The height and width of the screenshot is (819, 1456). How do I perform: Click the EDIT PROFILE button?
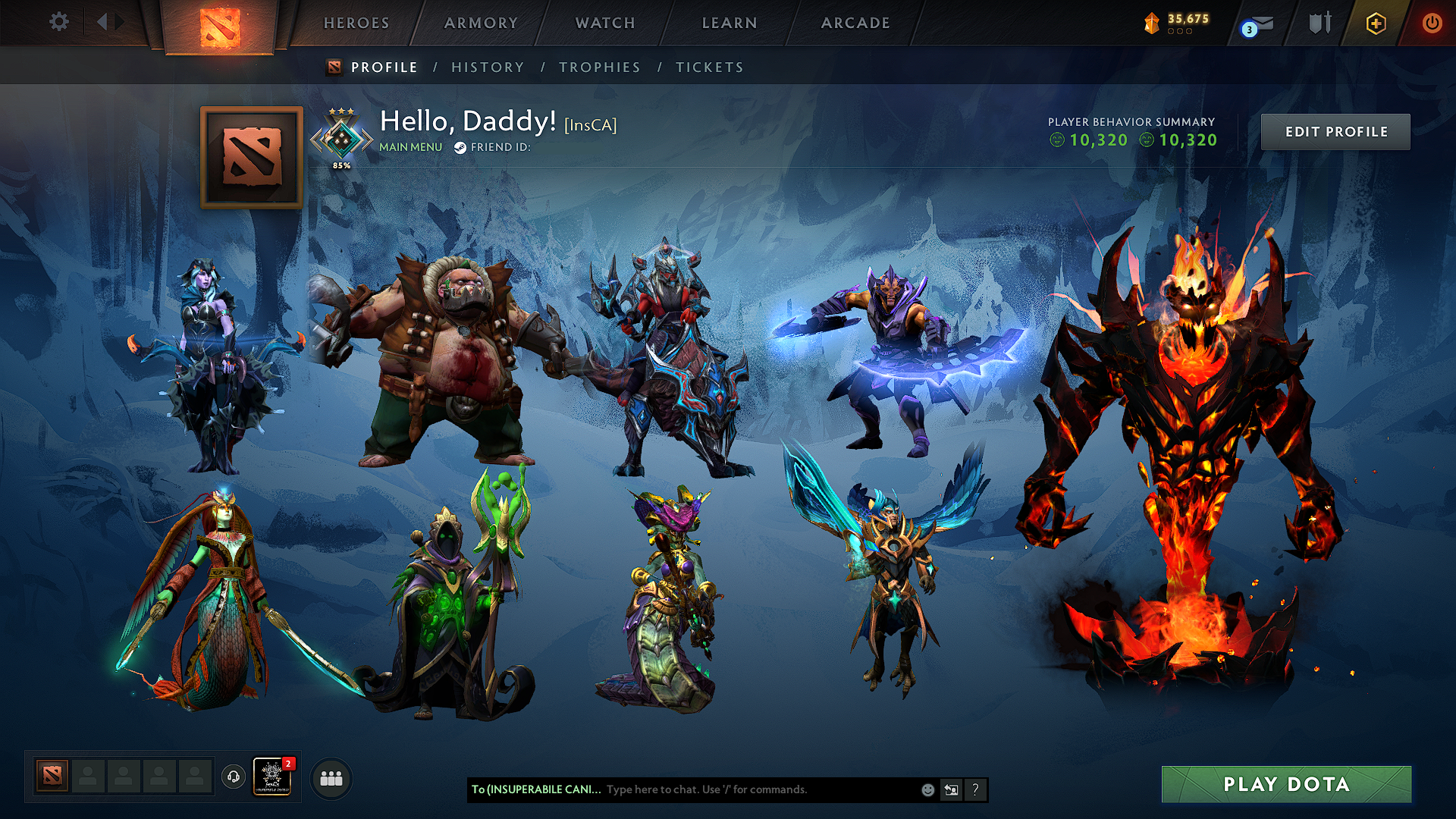(x=1335, y=131)
